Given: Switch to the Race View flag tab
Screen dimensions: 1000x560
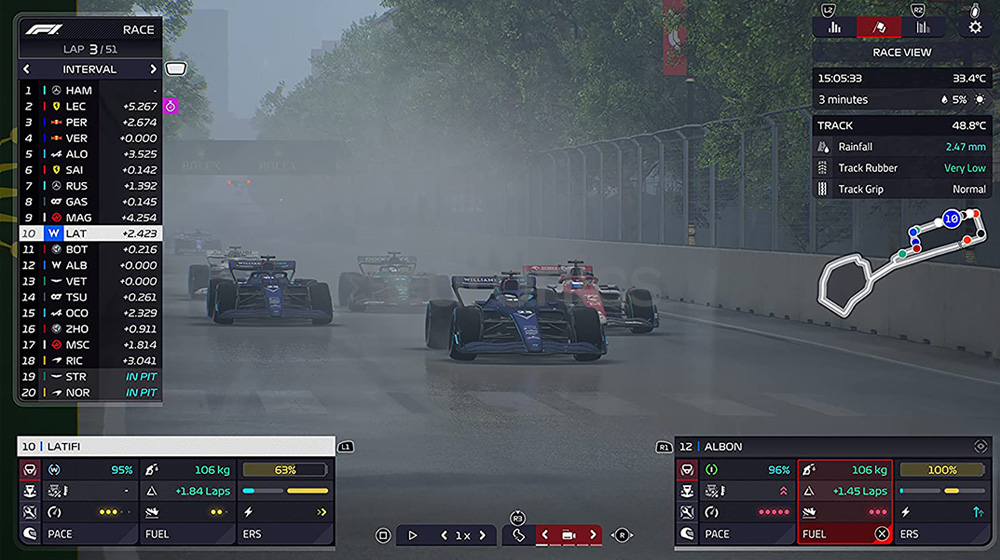Looking at the screenshot, I should 878,27.
